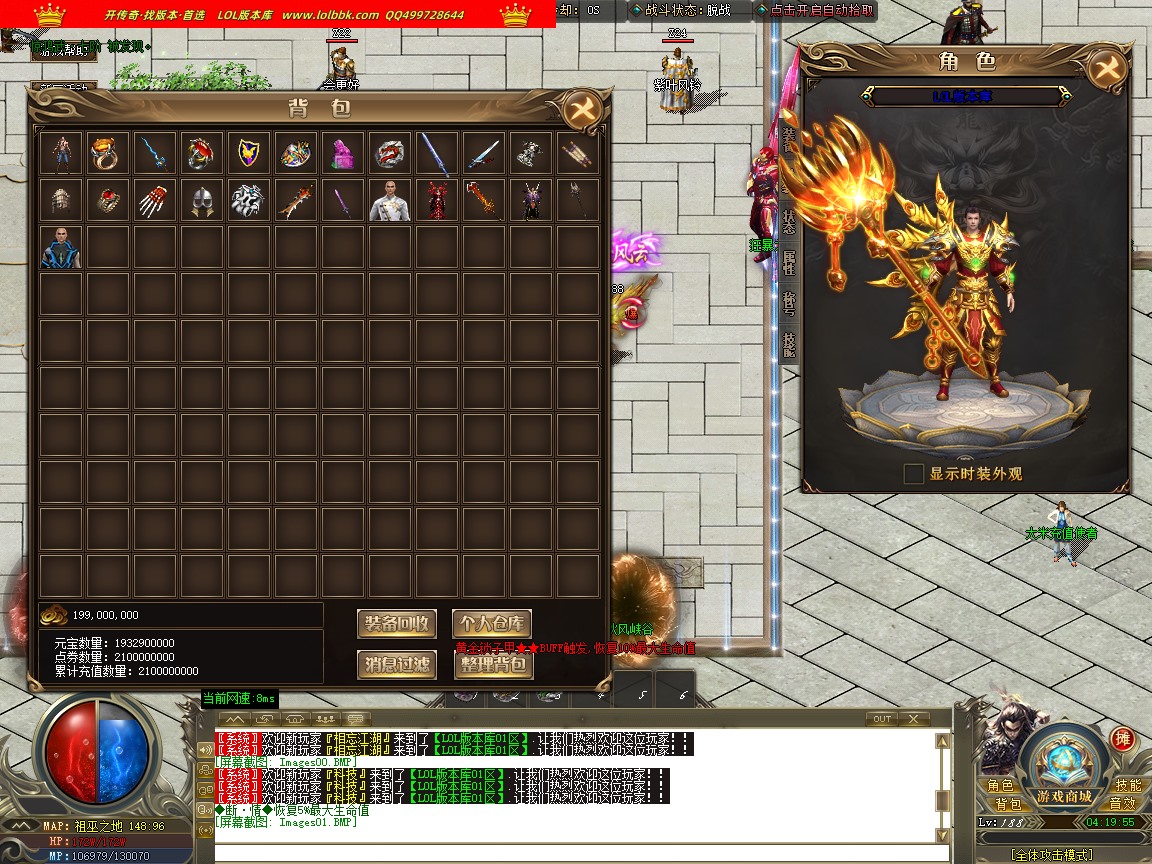The width and height of the screenshot is (1152, 864).
Task: Open the skills (技能) menu button
Action: 1127,786
